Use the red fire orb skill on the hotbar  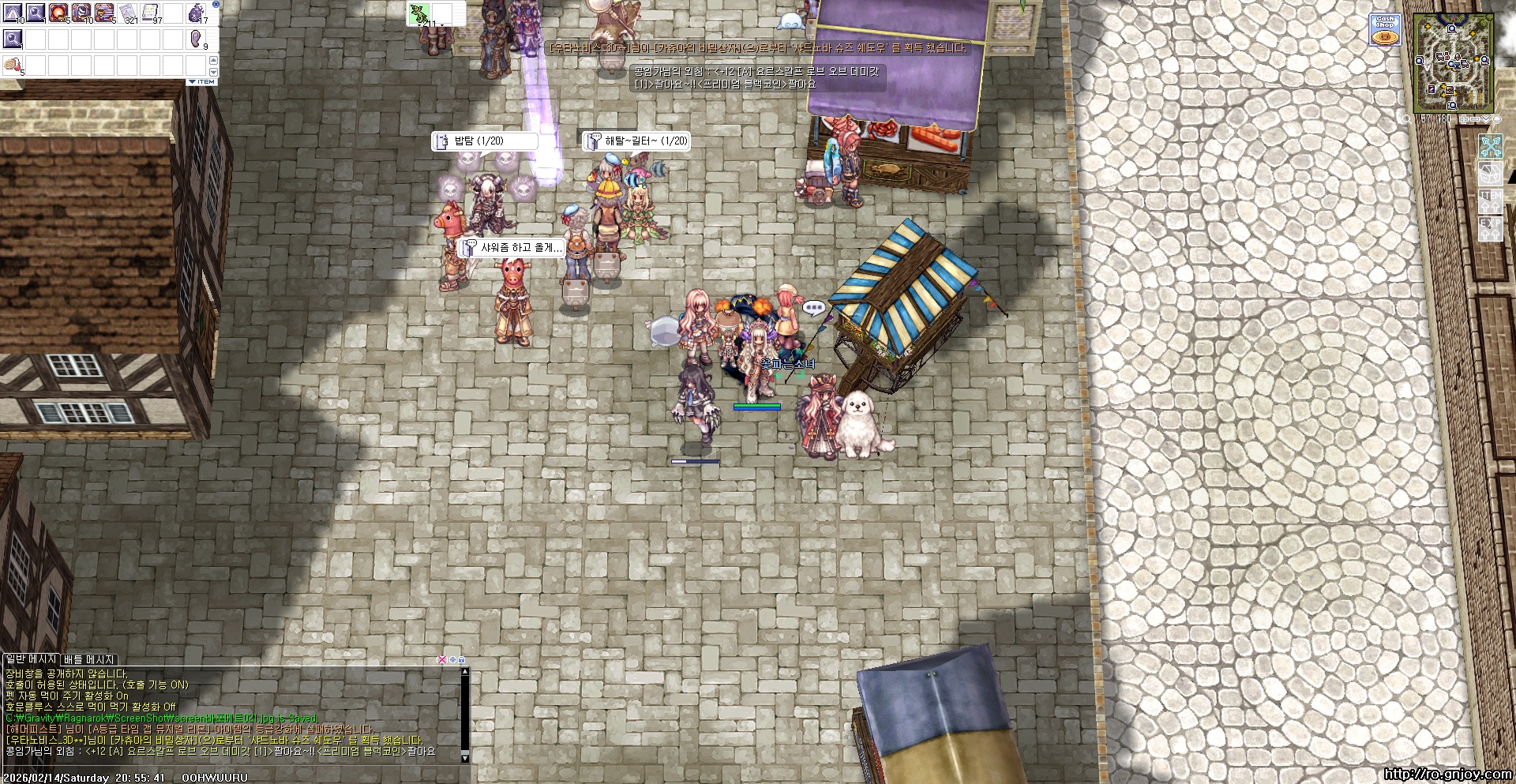coord(58,13)
